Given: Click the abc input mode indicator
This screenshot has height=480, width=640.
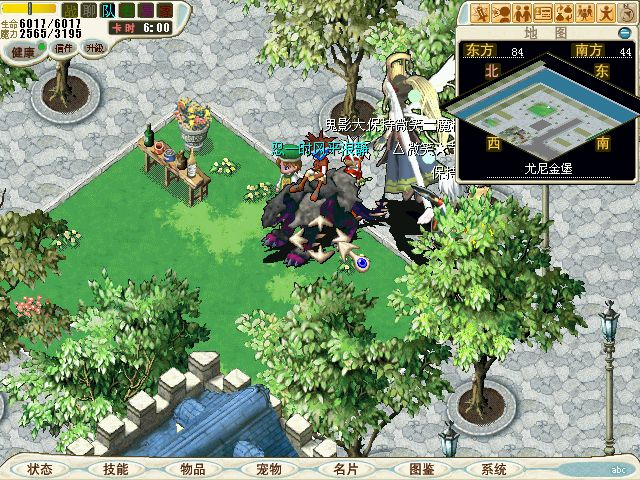Looking at the screenshot, I should (618, 468).
